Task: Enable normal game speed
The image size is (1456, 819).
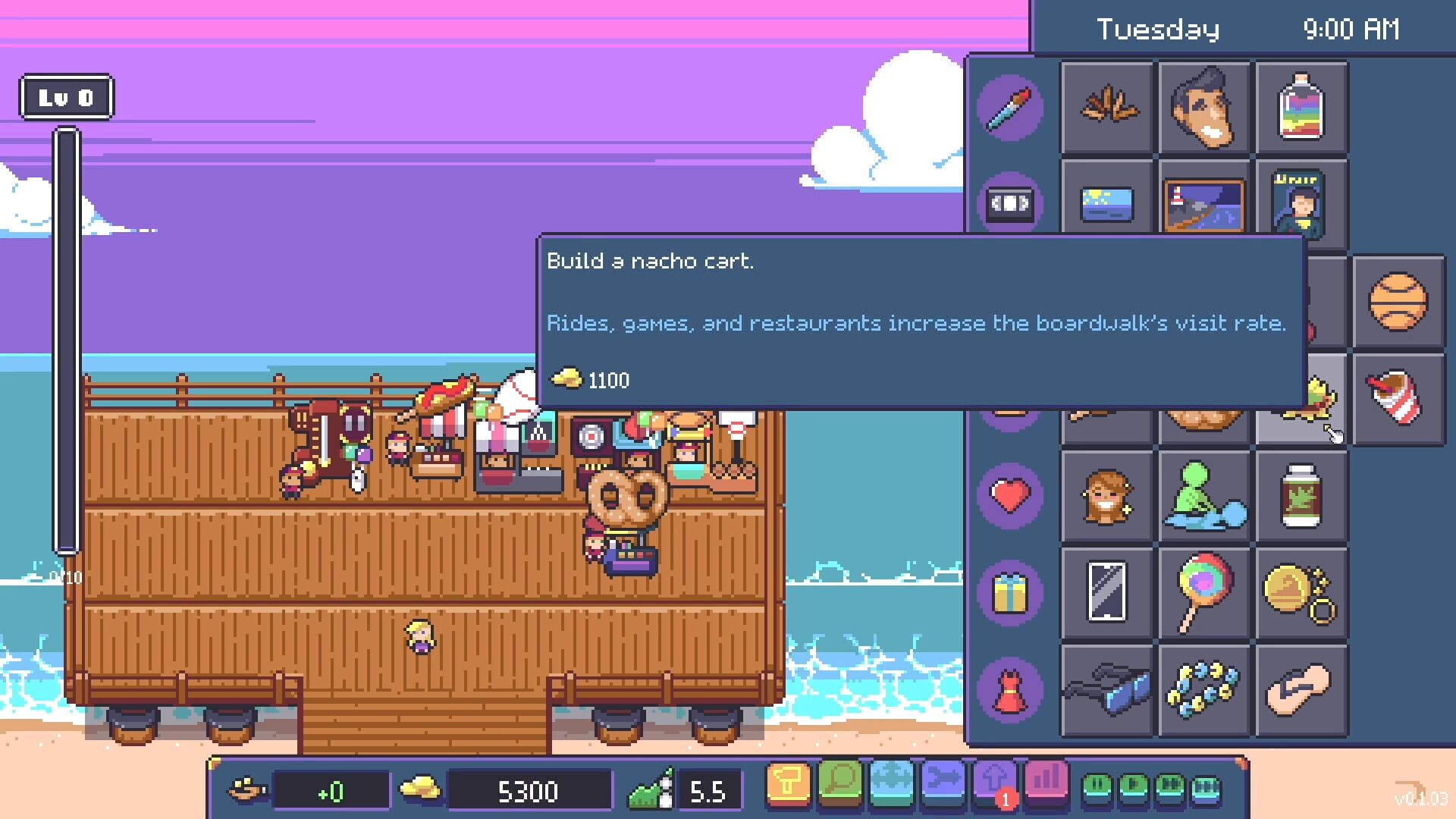Action: 1131,786
